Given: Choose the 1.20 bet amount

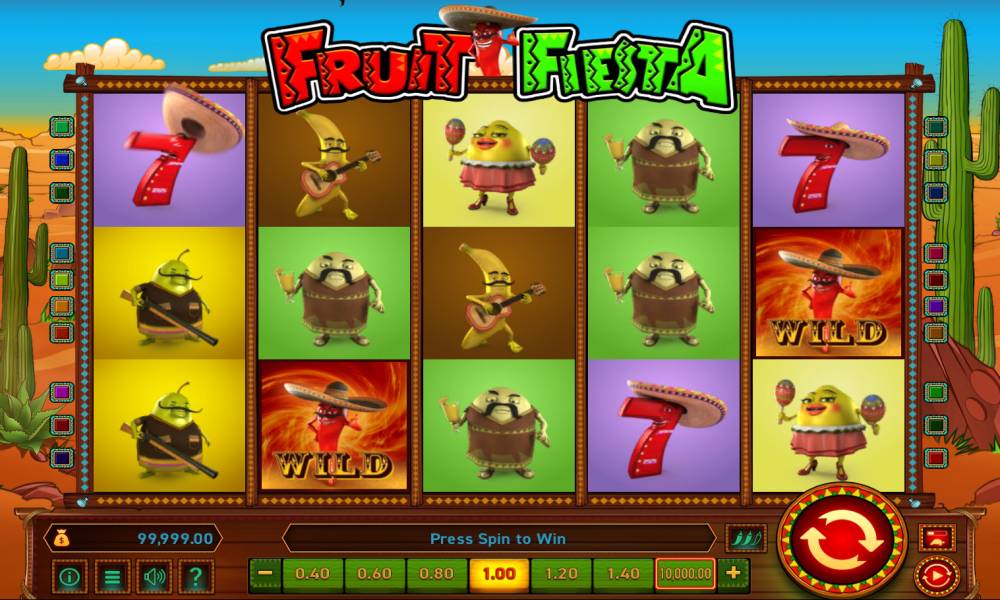Looking at the screenshot, I should click(x=561, y=574).
